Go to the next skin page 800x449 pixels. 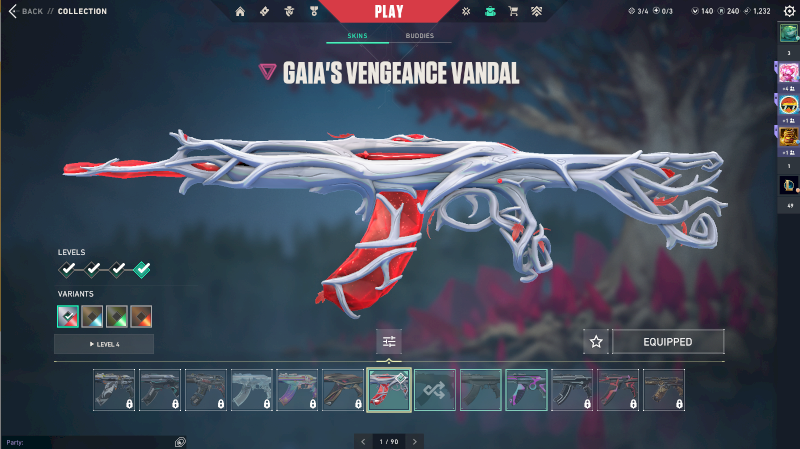[x=414, y=441]
